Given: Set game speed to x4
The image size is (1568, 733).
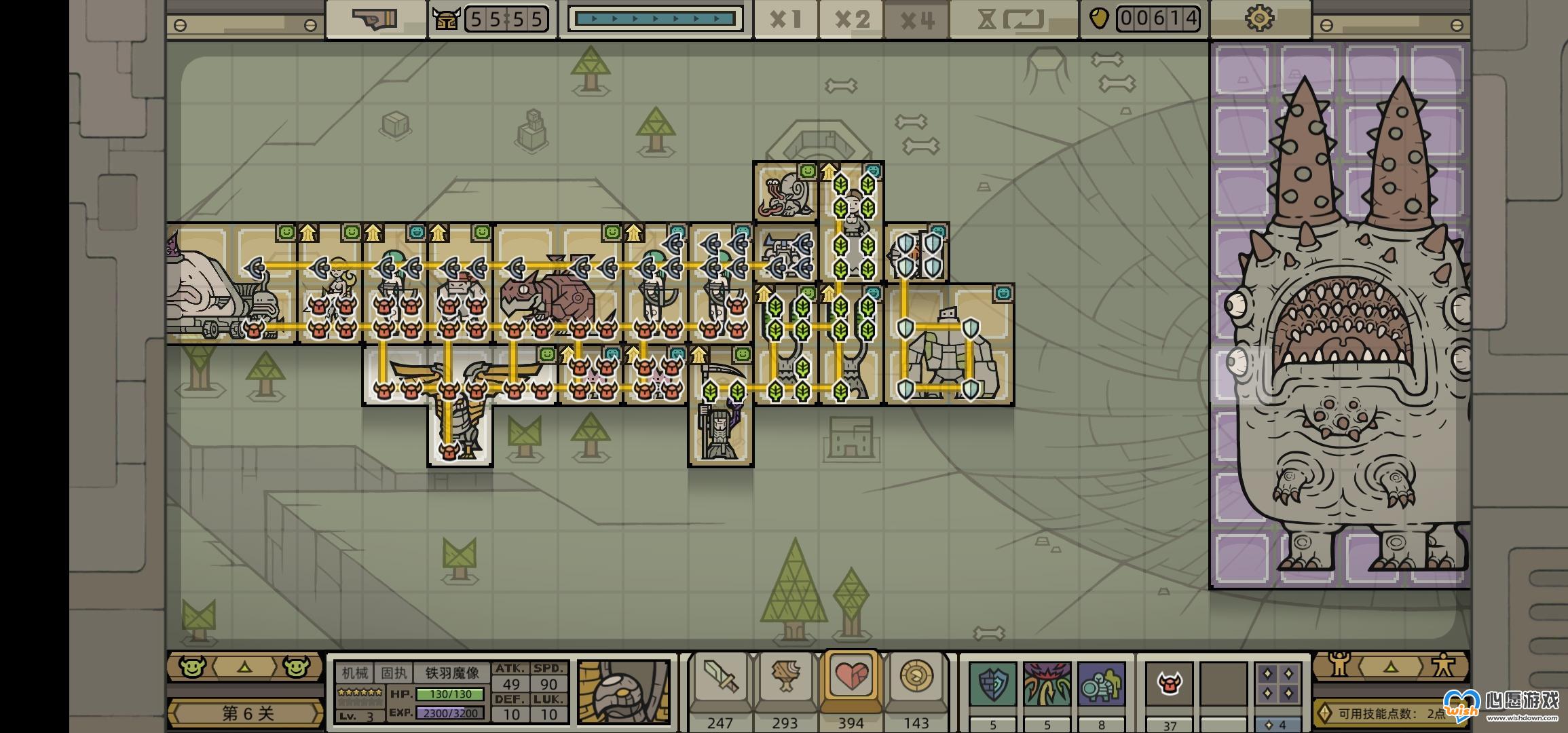Looking at the screenshot, I should (x=916, y=19).
